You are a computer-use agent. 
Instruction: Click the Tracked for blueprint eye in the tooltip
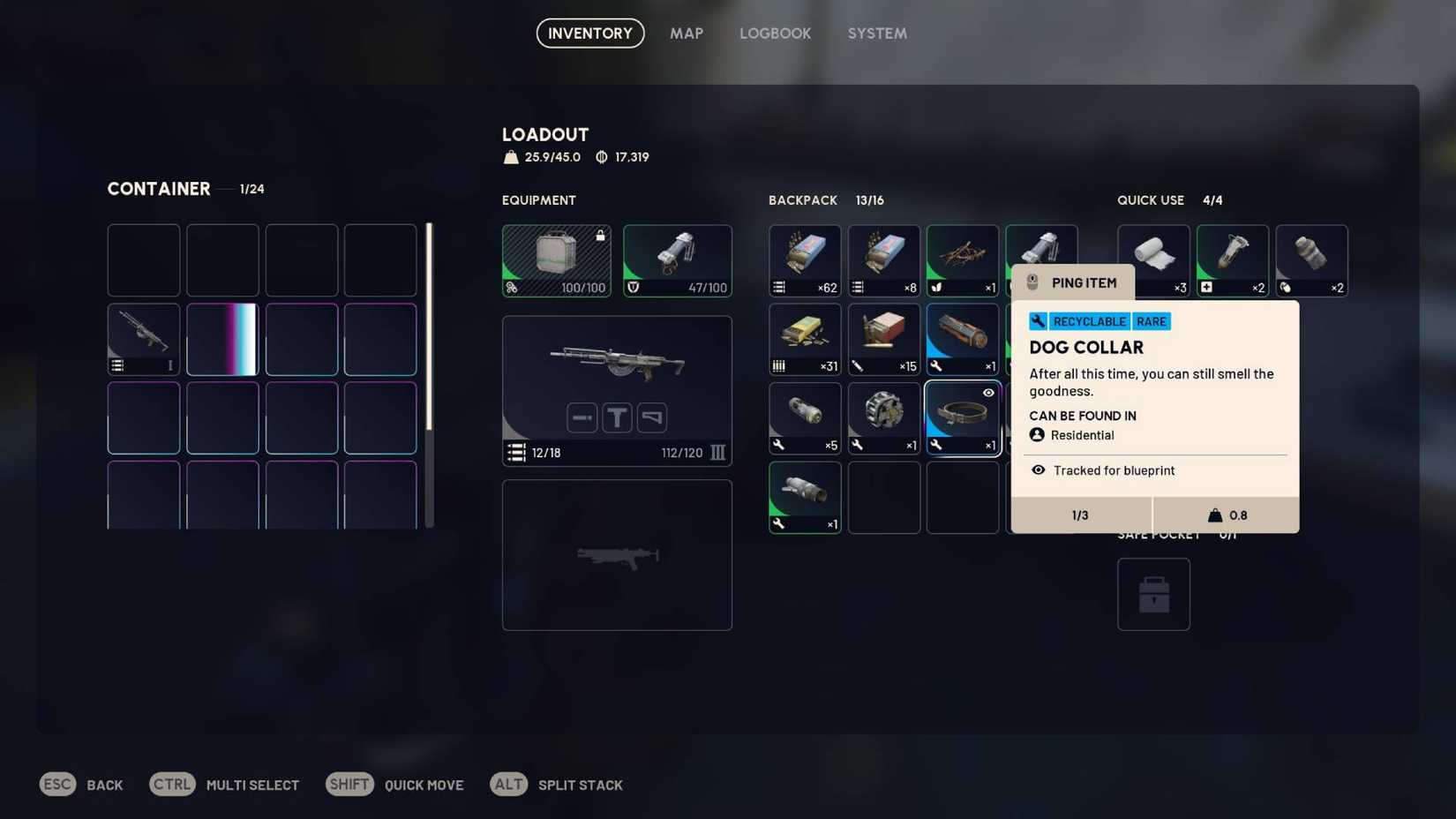(x=1038, y=470)
